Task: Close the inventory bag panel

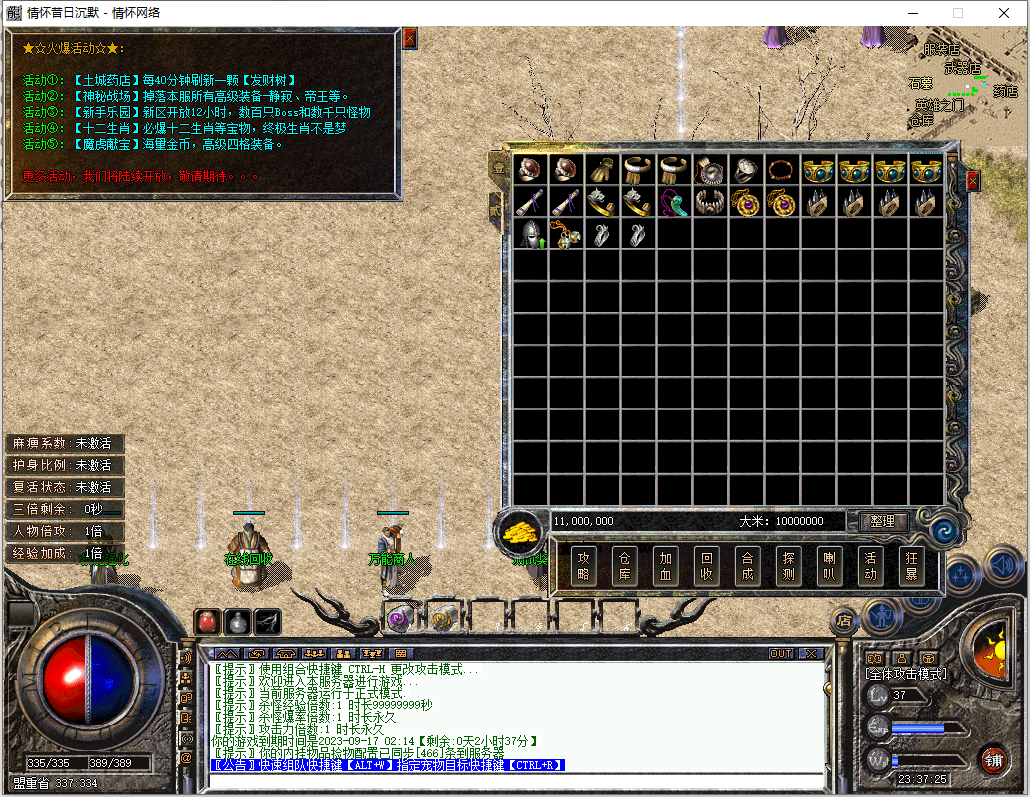Action: 972,181
